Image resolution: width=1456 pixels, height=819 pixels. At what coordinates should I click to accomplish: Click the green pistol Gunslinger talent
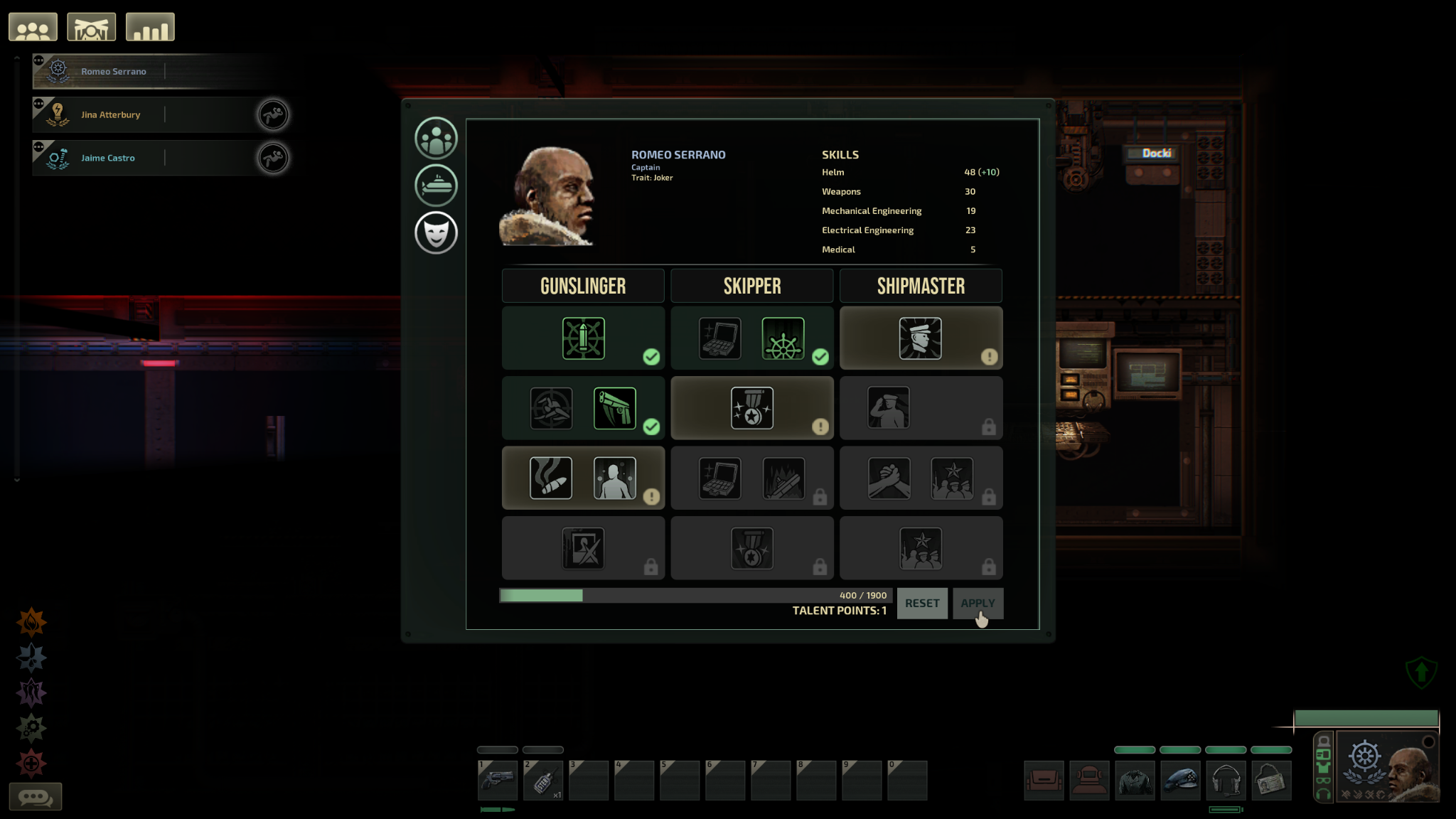coord(614,408)
